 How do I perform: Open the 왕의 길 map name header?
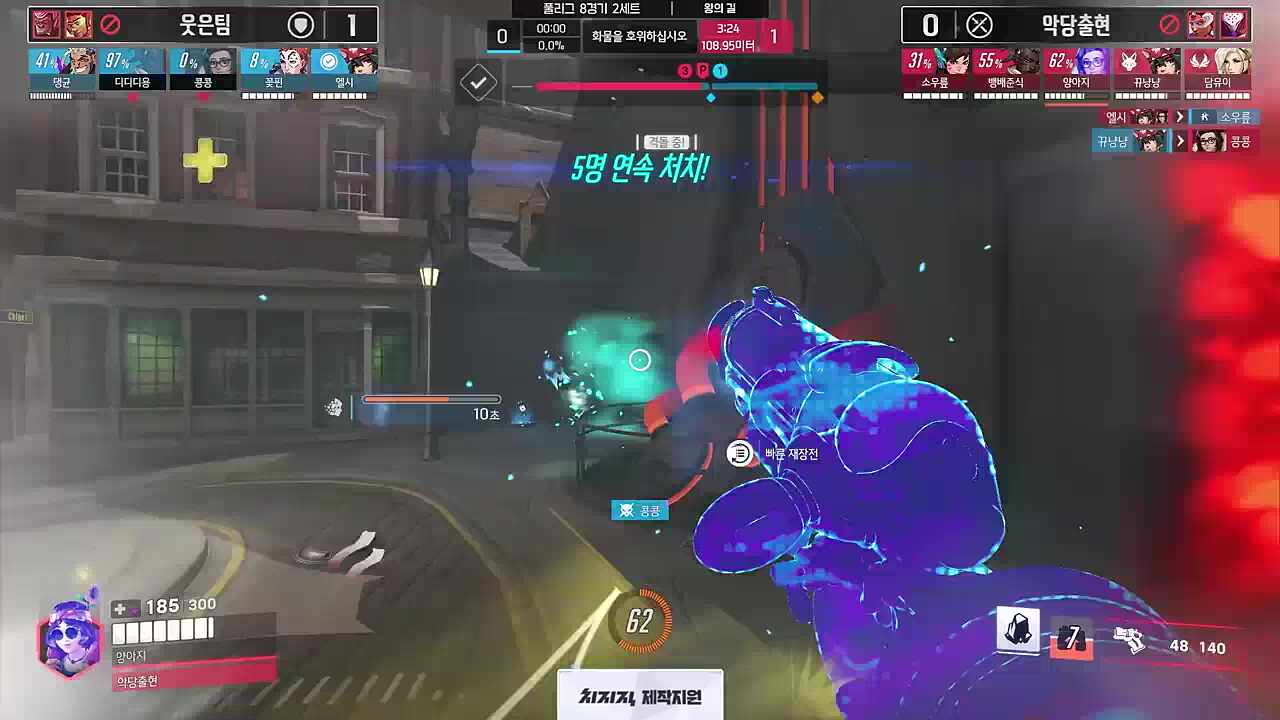(721, 8)
